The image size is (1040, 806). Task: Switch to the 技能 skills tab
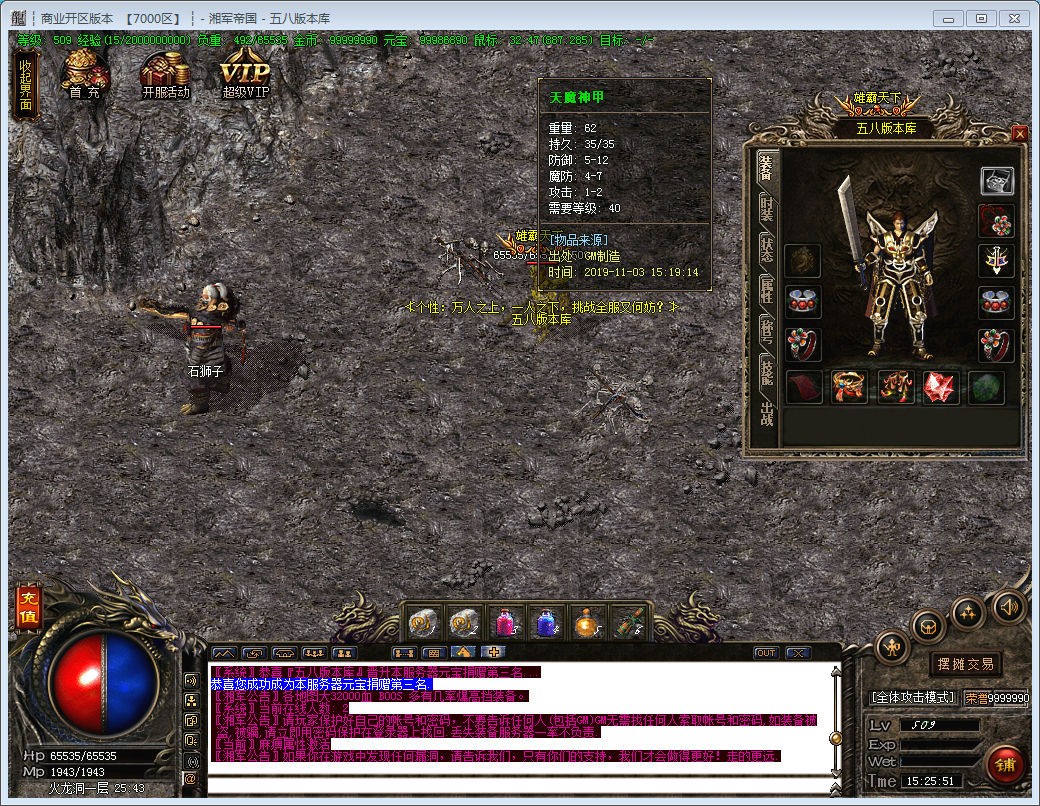pos(766,372)
